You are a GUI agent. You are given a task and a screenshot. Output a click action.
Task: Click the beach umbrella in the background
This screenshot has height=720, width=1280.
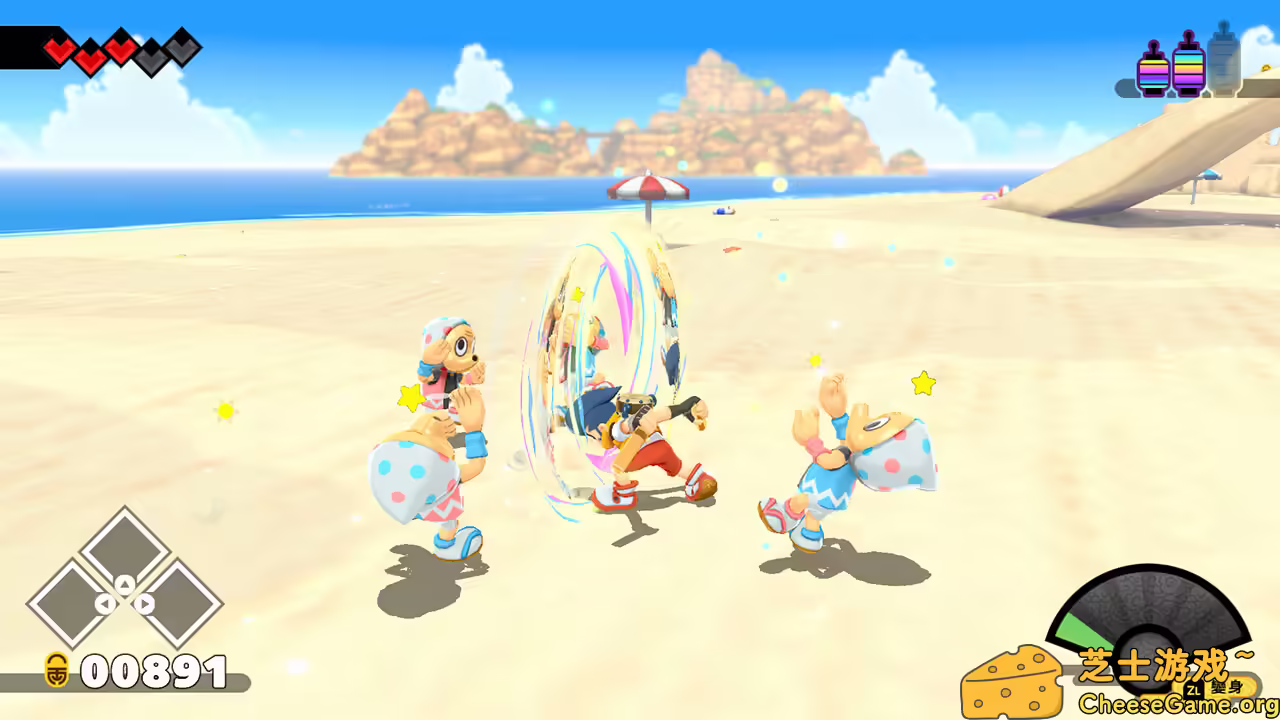tap(650, 190)
